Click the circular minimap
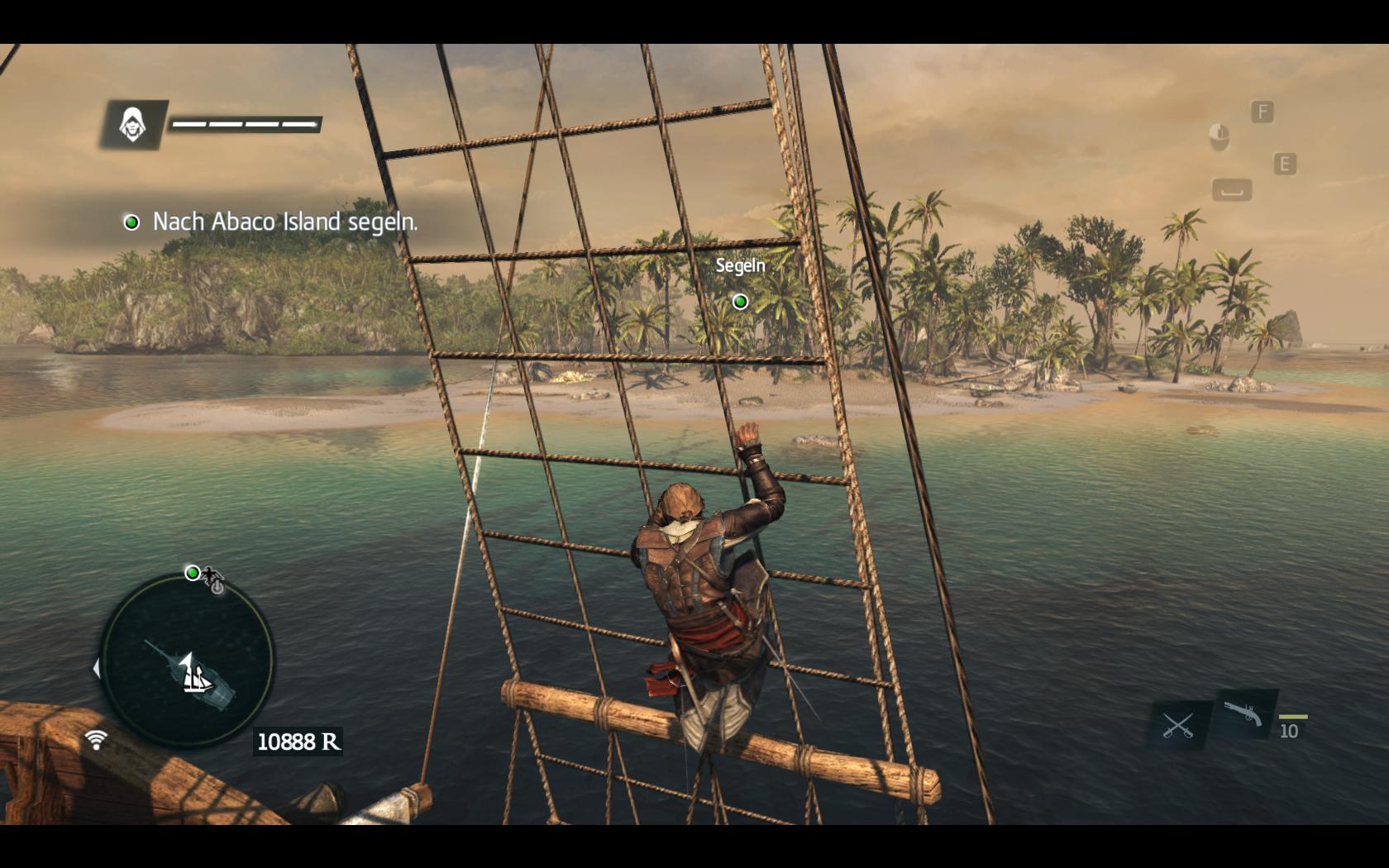The image size is (1389, 868). pyautogui.click(x=187, y=661)
